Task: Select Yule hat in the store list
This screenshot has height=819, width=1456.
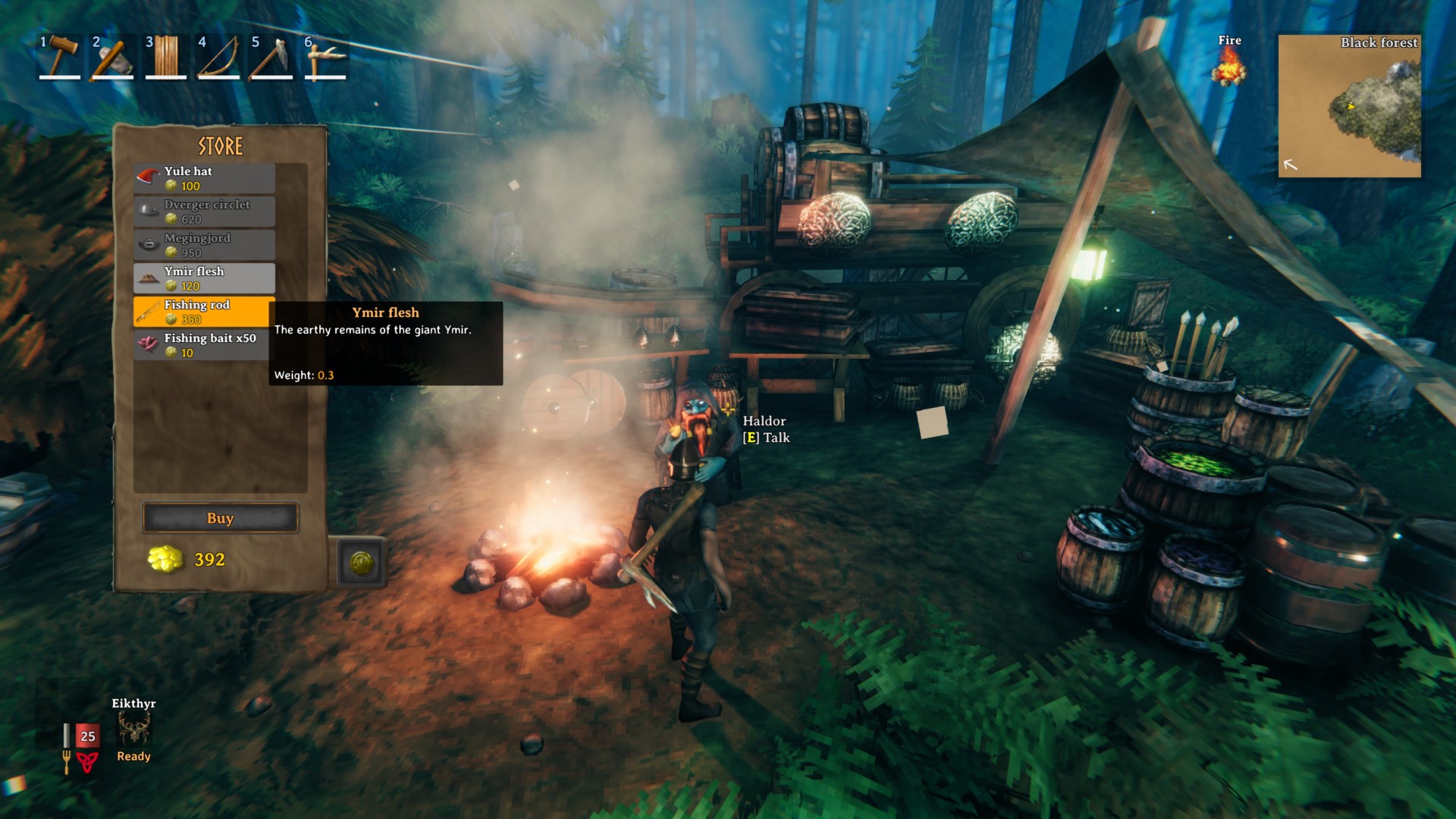Action: [204, 178]
